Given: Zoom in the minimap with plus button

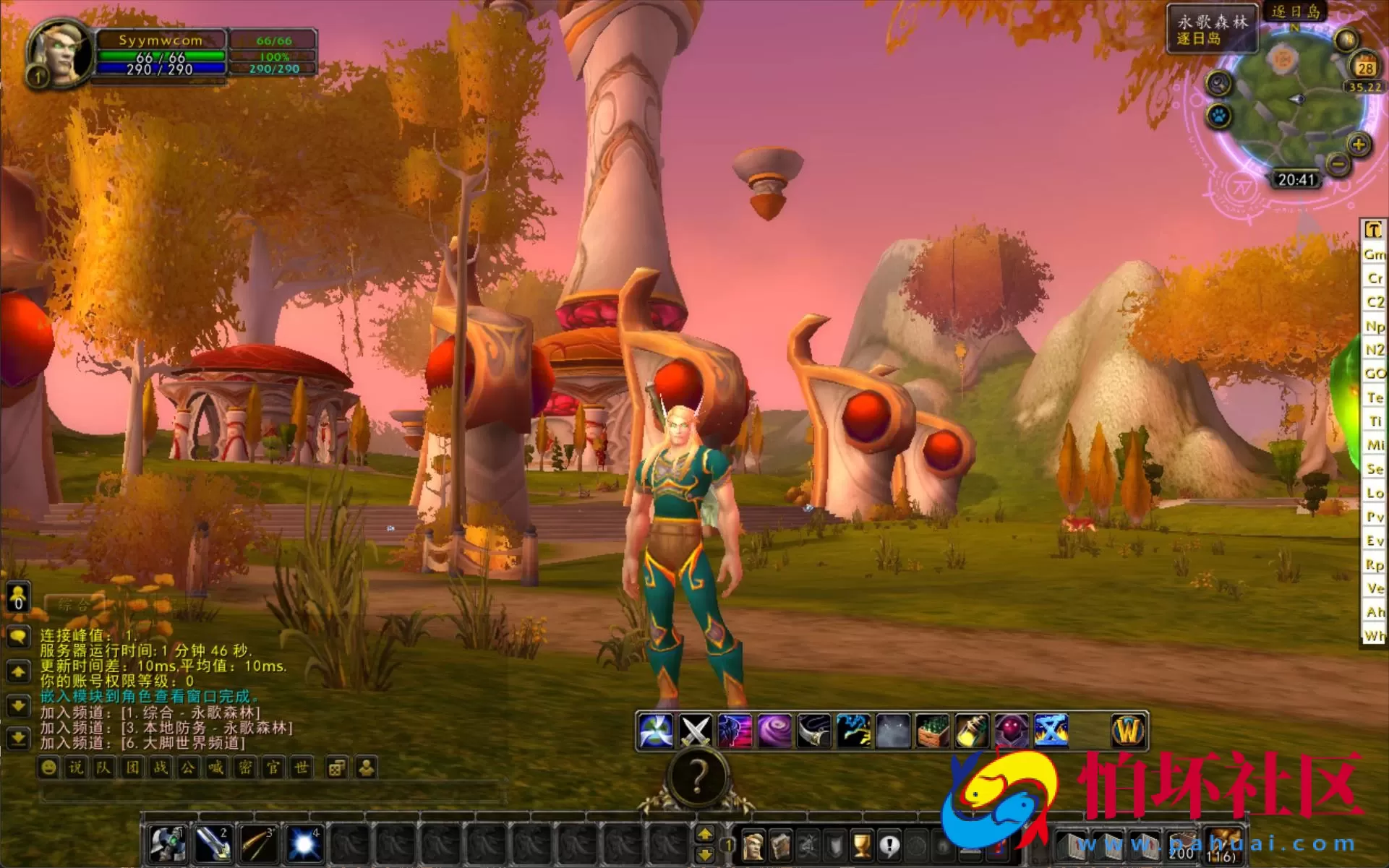Looking at the screenshot, I should [1359, 145].
